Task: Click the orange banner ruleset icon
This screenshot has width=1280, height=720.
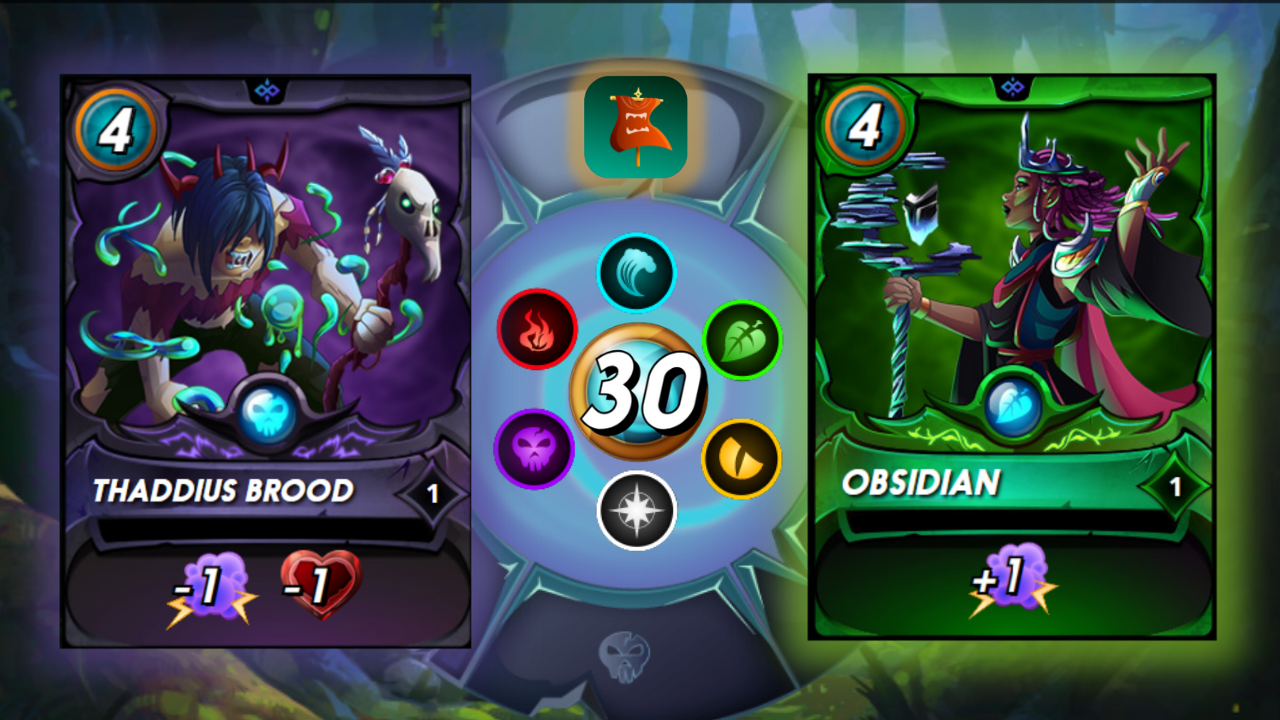Action: [635, 127]
